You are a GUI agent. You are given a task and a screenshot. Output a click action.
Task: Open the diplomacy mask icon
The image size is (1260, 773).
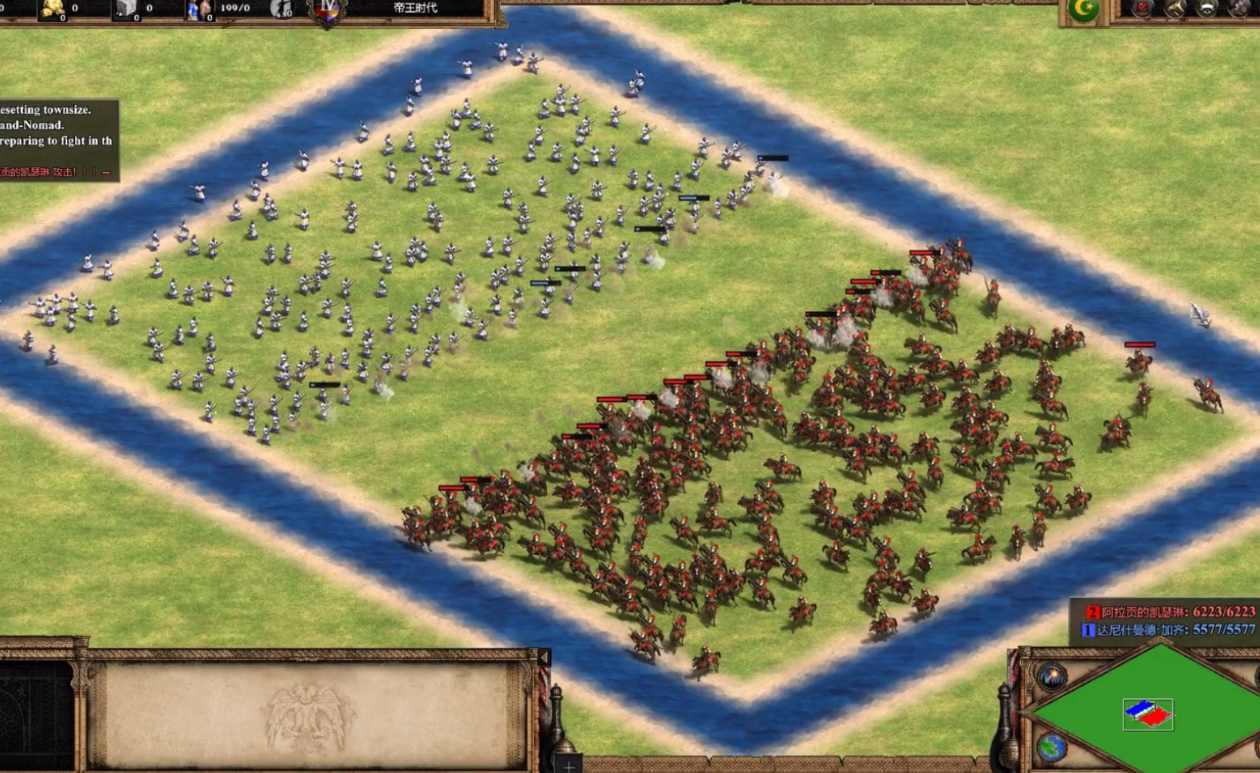[1208, 9]
